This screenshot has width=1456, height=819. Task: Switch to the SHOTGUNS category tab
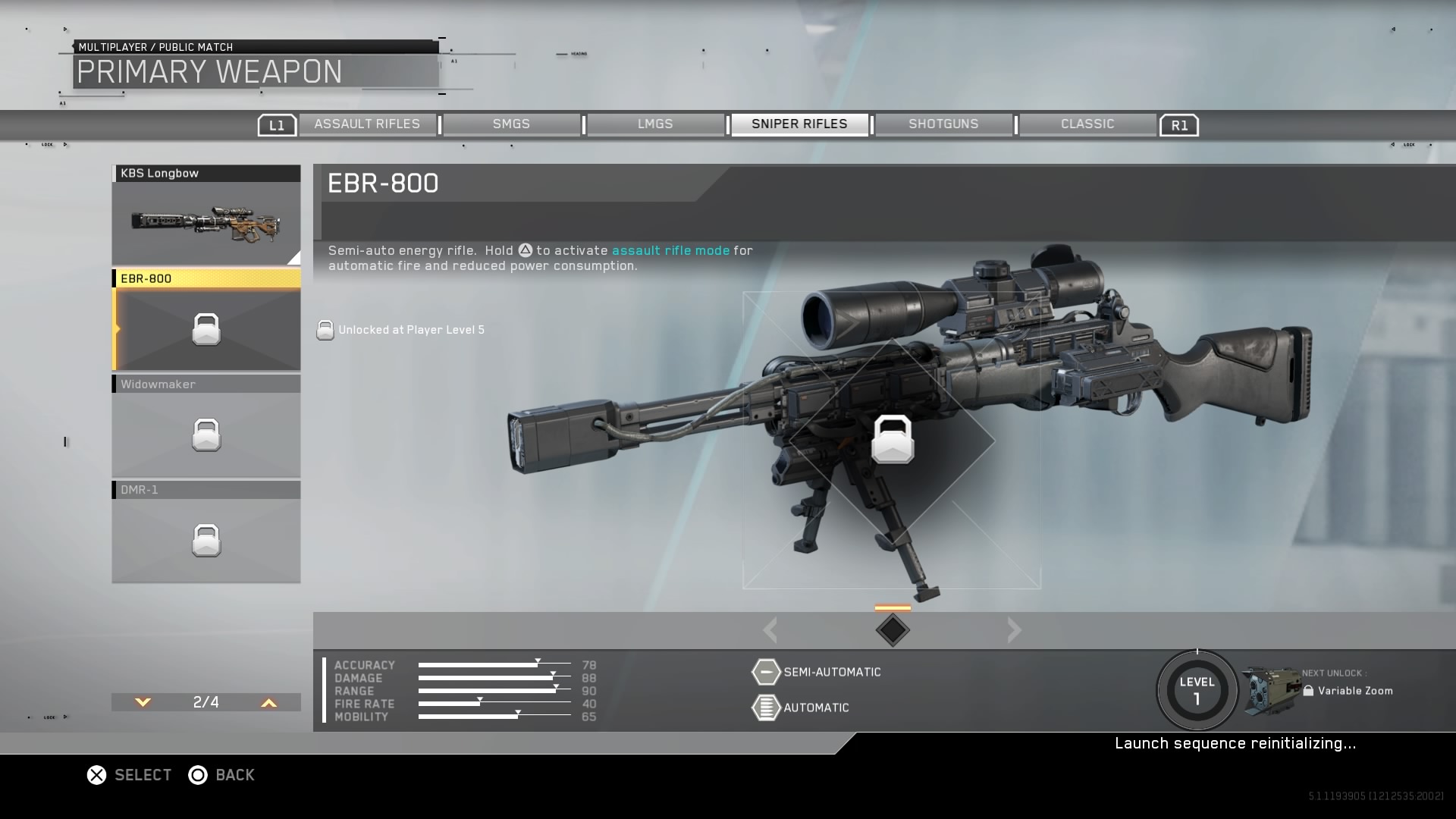coord(943,124)
